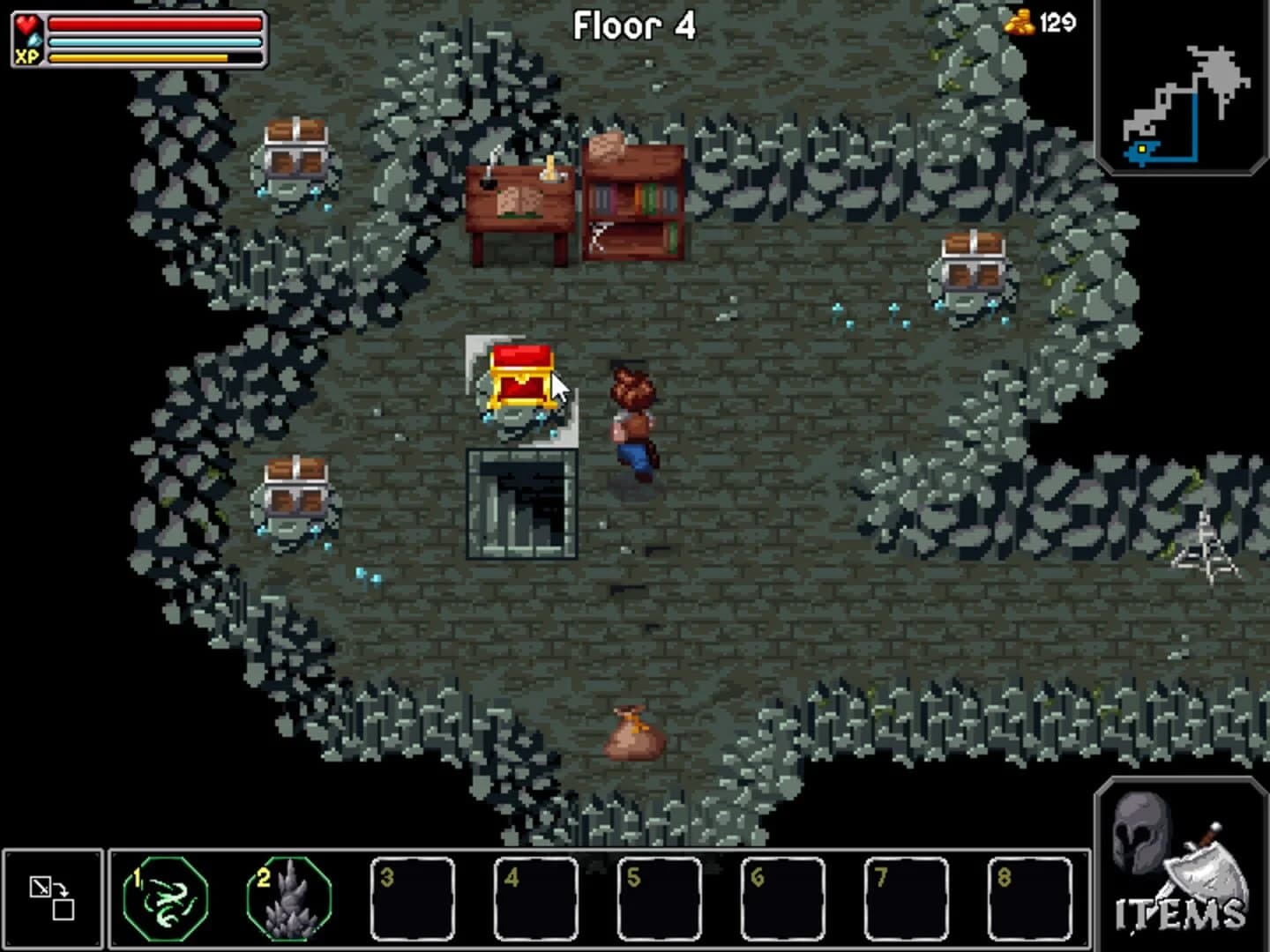Click the trapdoor beneath the red chest
This screenshot has height=952, width=1270.
(520, 502)
